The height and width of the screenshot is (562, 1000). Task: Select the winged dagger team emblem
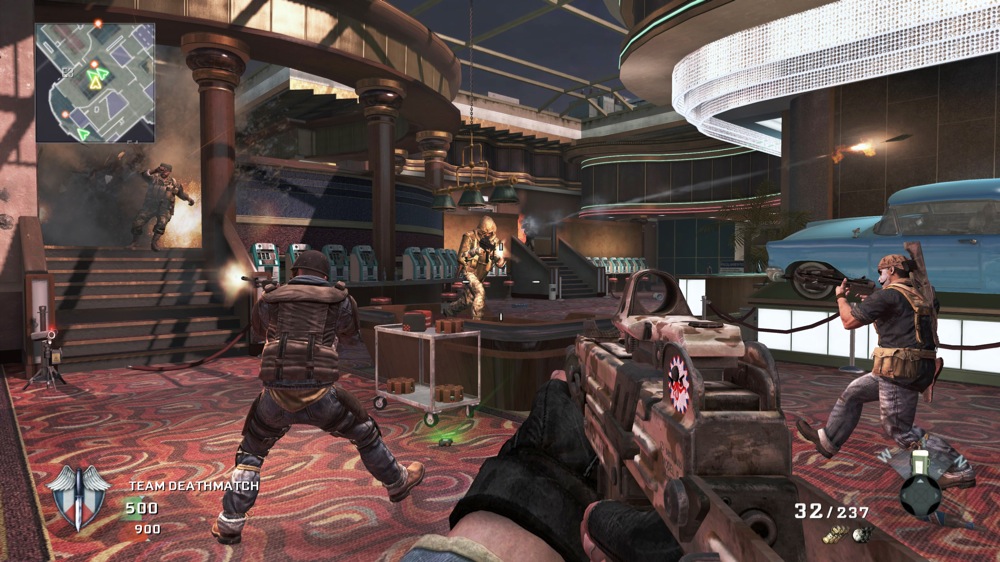click(x=78, y=497)
